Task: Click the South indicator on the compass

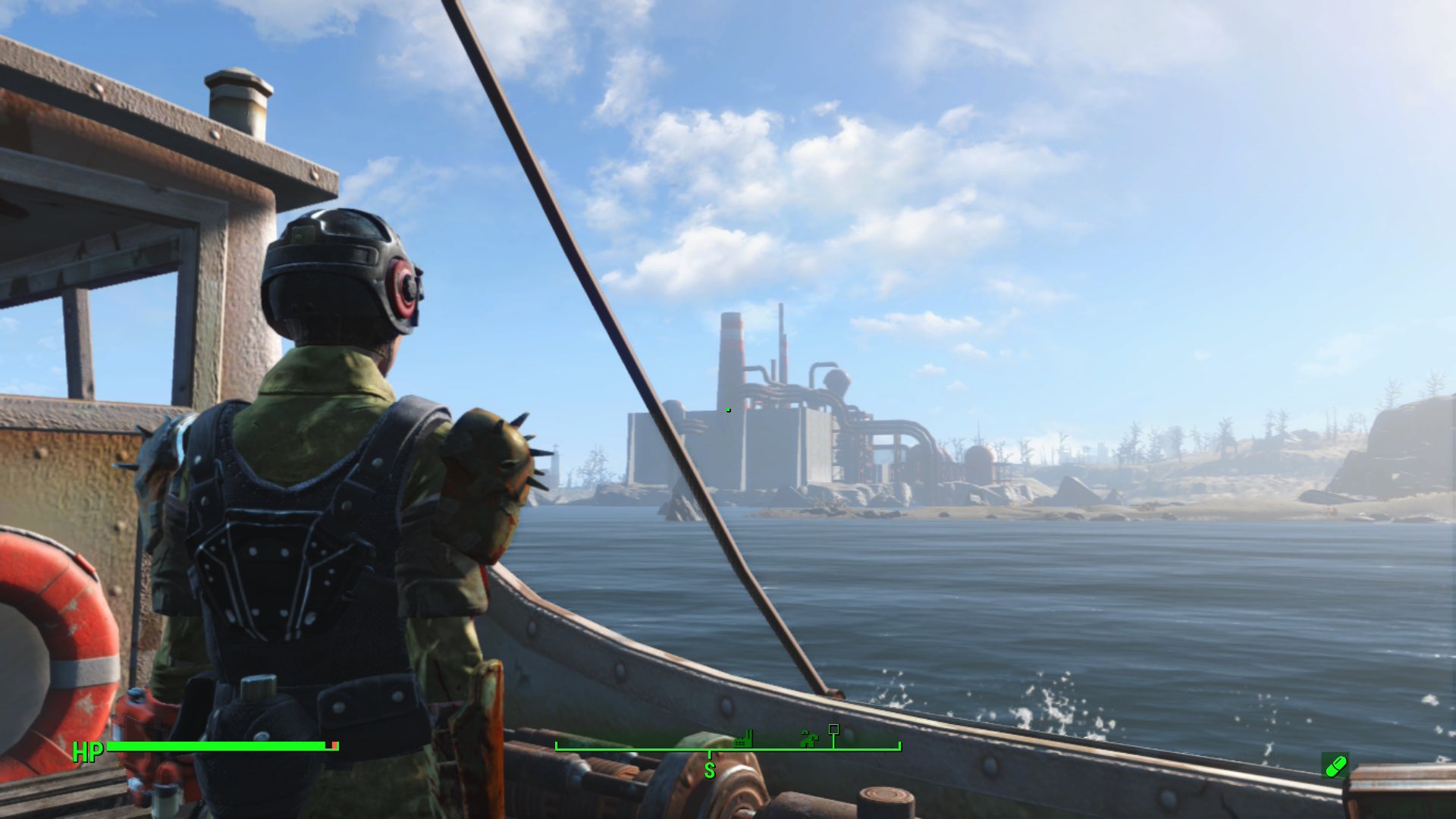Action: tap(710, 770)
